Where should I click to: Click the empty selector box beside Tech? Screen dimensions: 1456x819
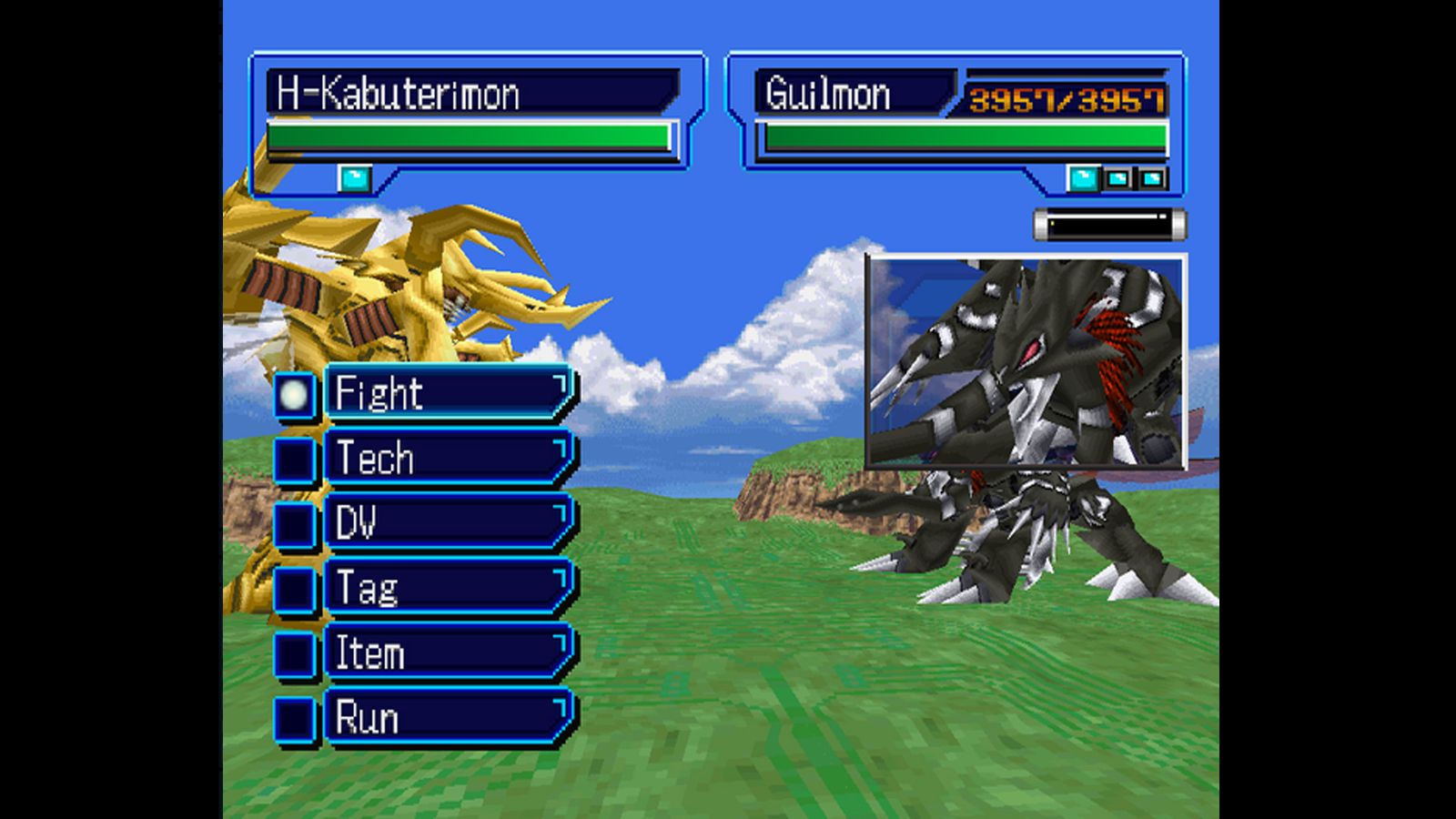tap(293, 457)
